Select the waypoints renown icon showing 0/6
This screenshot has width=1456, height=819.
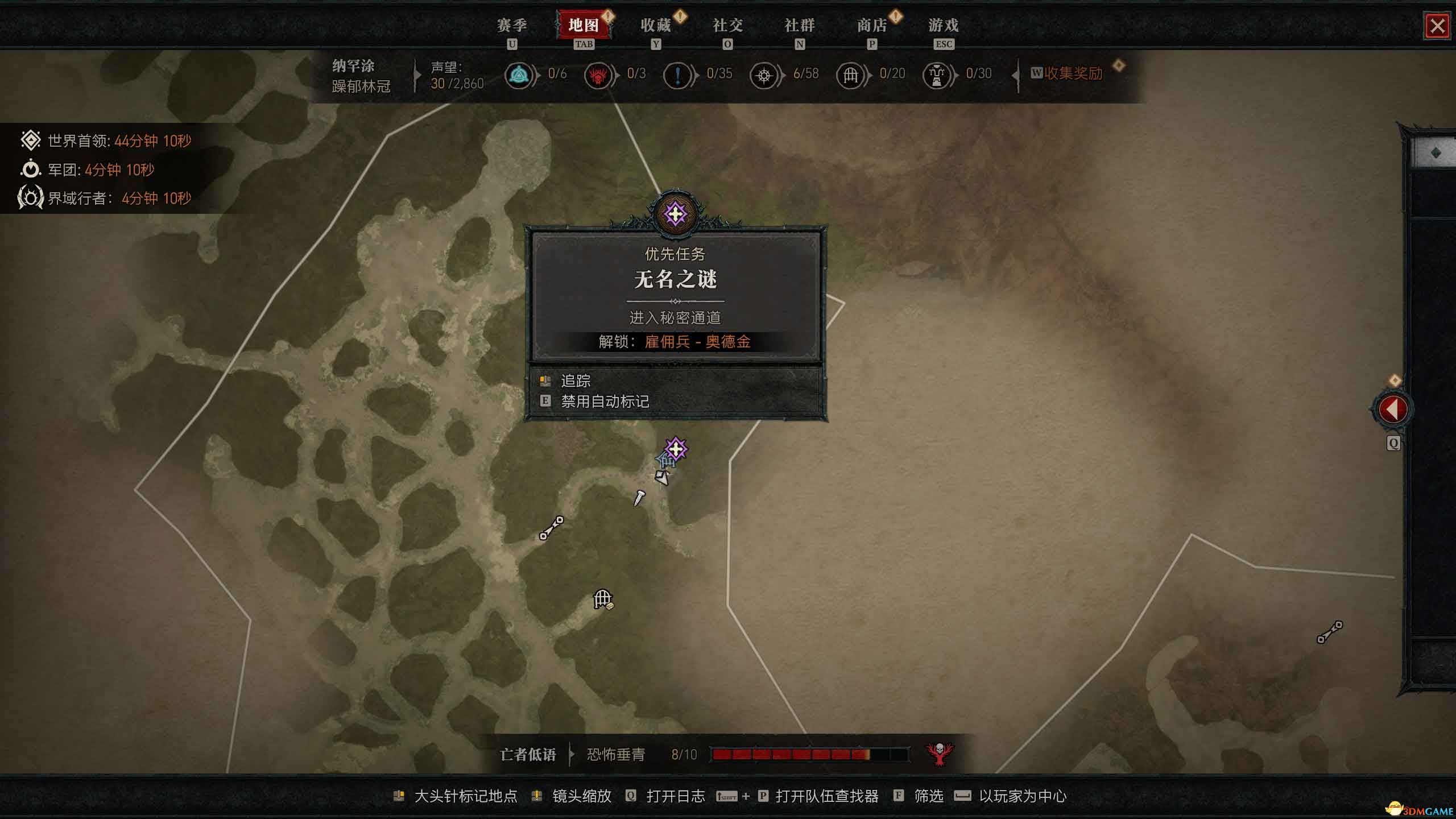click(519, 75)
